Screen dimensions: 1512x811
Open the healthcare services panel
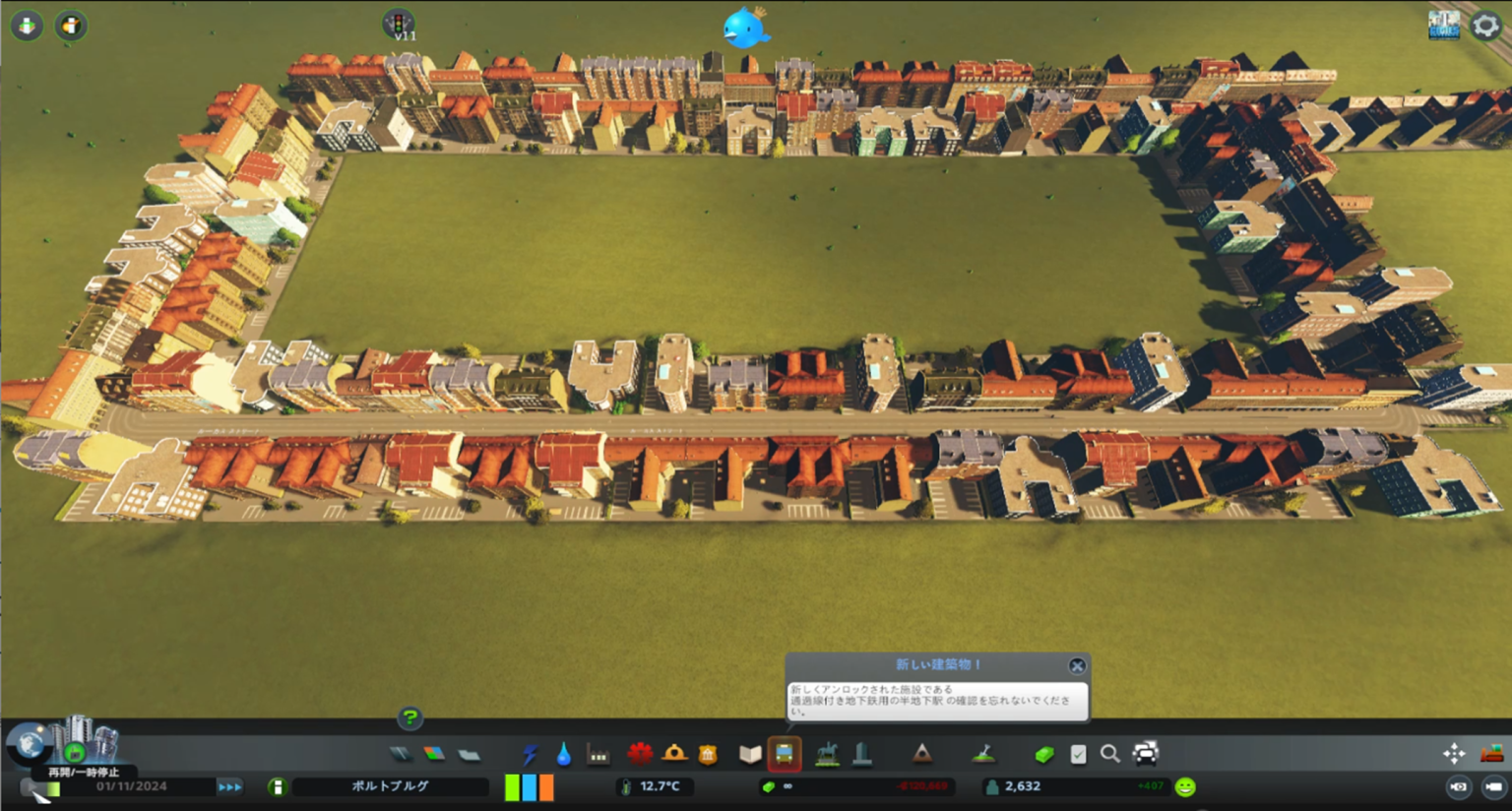point(641,754)
